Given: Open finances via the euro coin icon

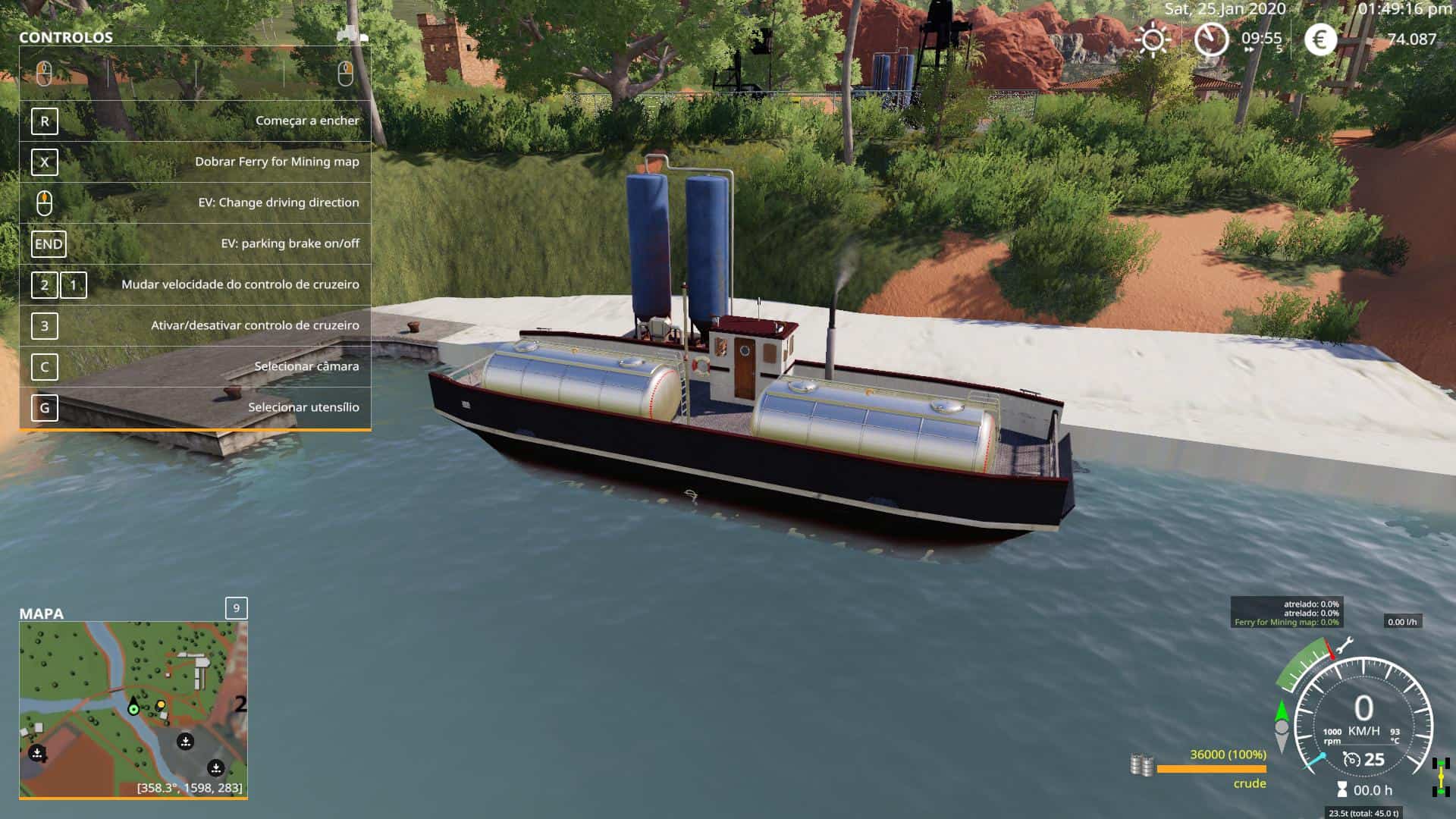Looking at the screenshot, I should [x=1320, y=39].
